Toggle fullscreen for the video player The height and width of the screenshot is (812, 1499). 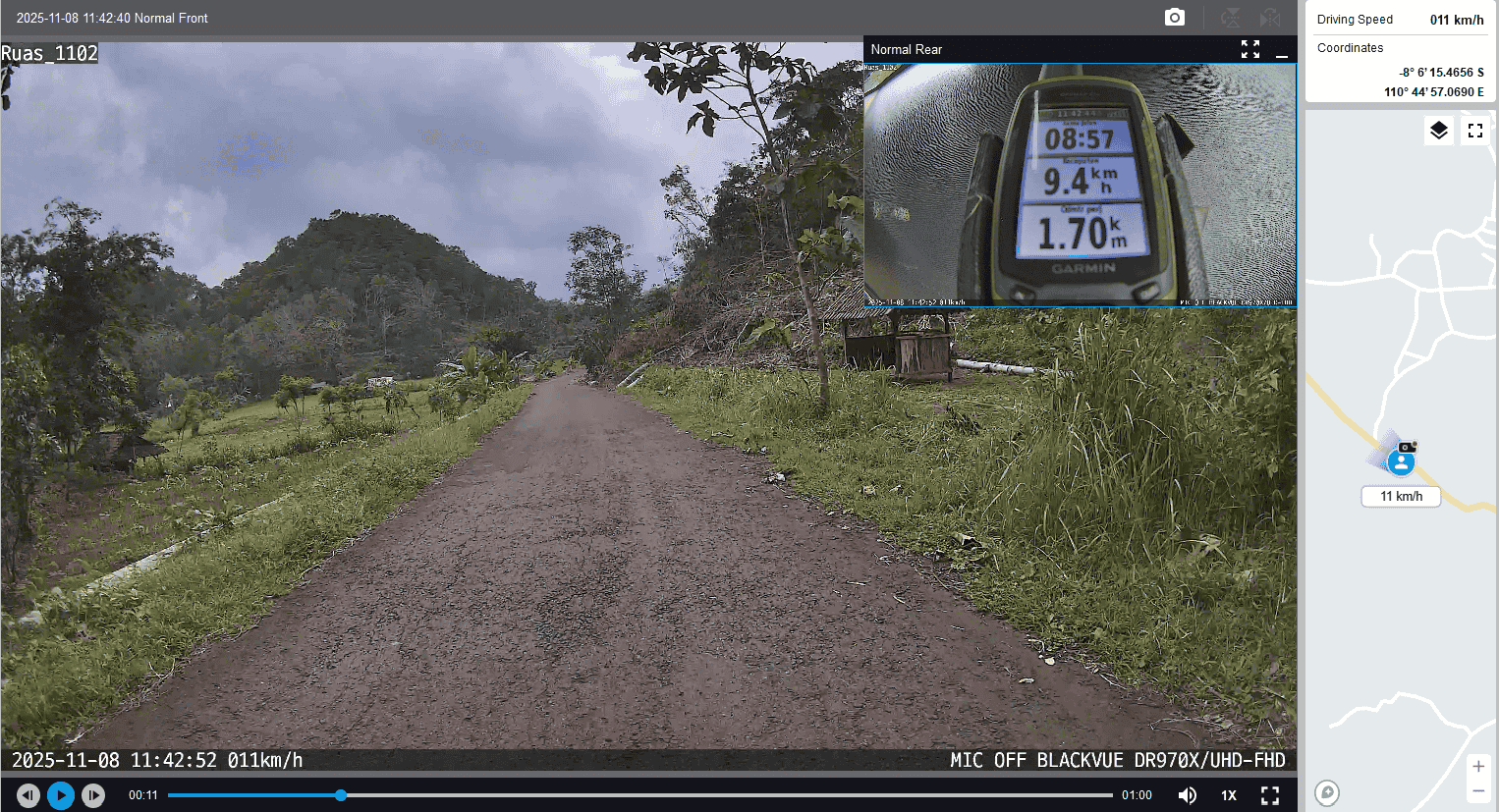(x=1270, y=795)
